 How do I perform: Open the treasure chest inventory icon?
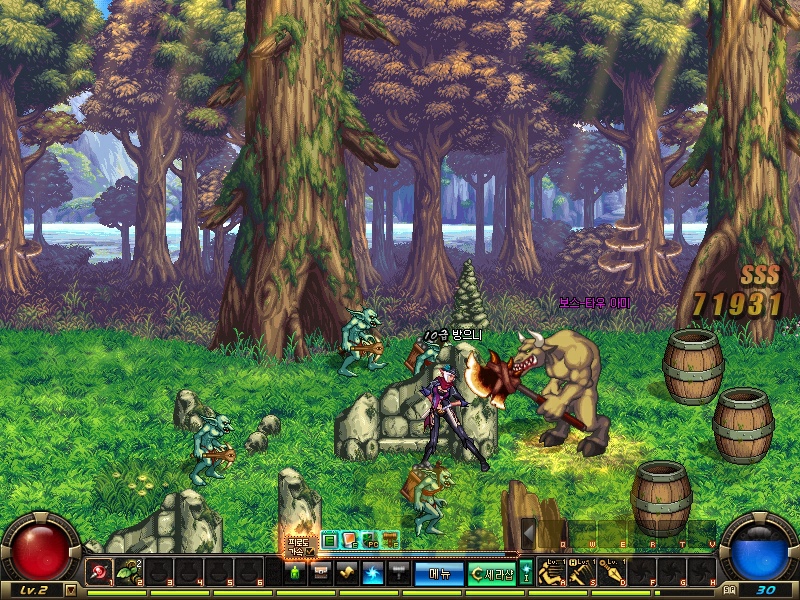pyautogui.click(x=321, y=573)
